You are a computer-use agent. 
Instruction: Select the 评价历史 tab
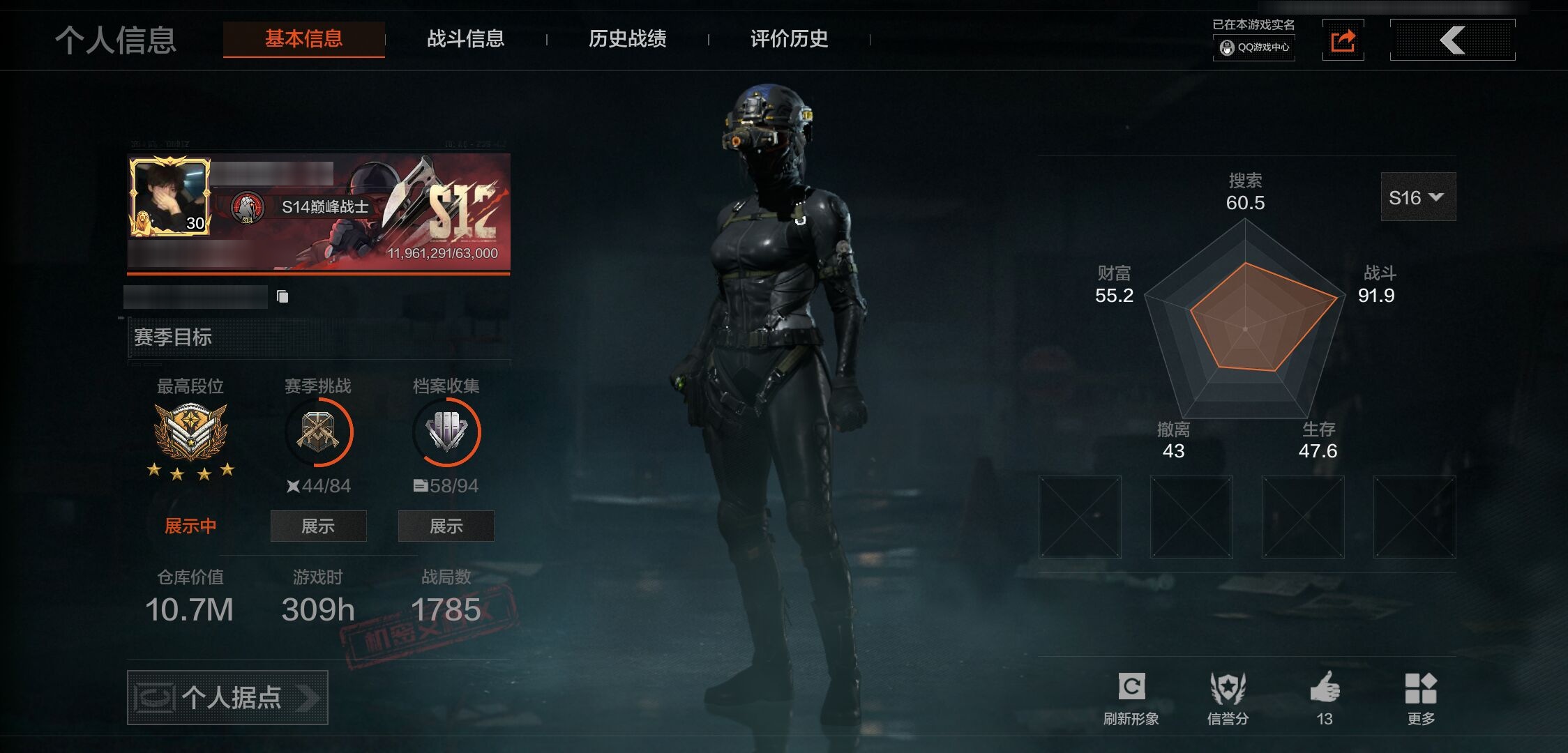[789, 39]
